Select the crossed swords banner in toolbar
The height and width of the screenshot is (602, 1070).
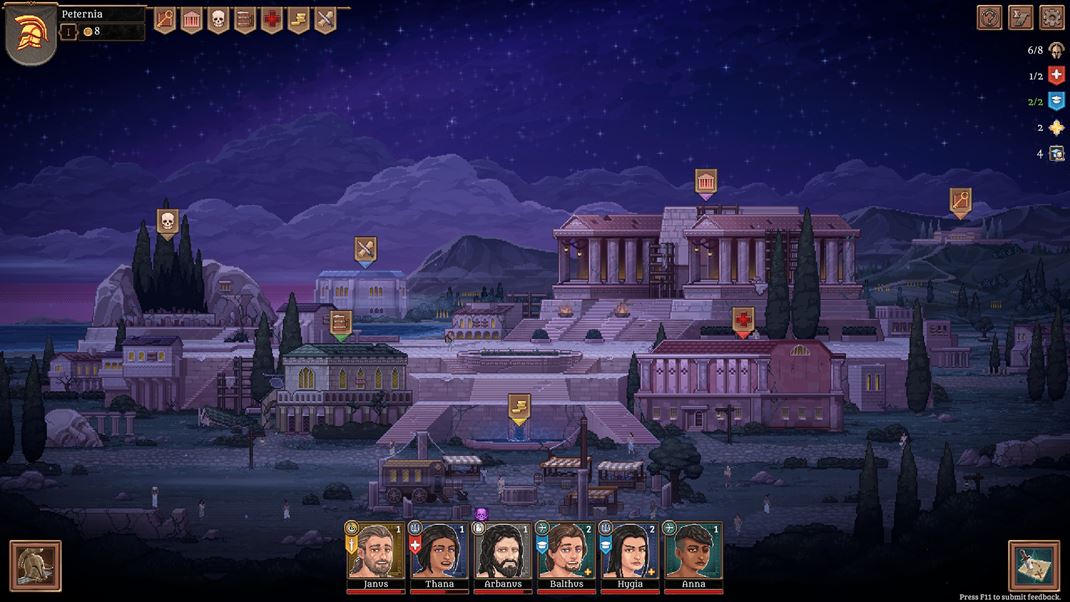325,19
